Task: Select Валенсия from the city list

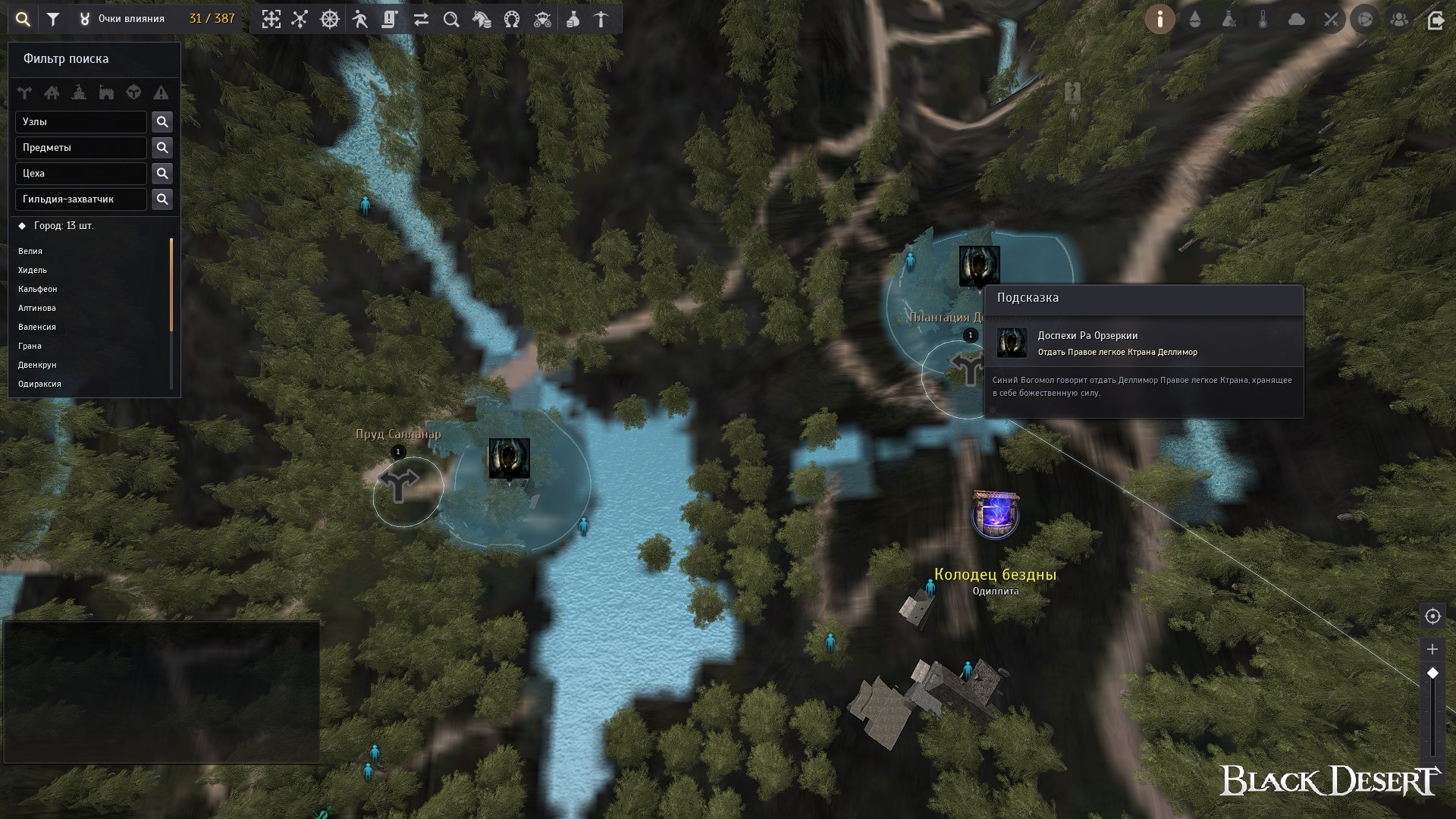Action: click(x=37, y=327)
